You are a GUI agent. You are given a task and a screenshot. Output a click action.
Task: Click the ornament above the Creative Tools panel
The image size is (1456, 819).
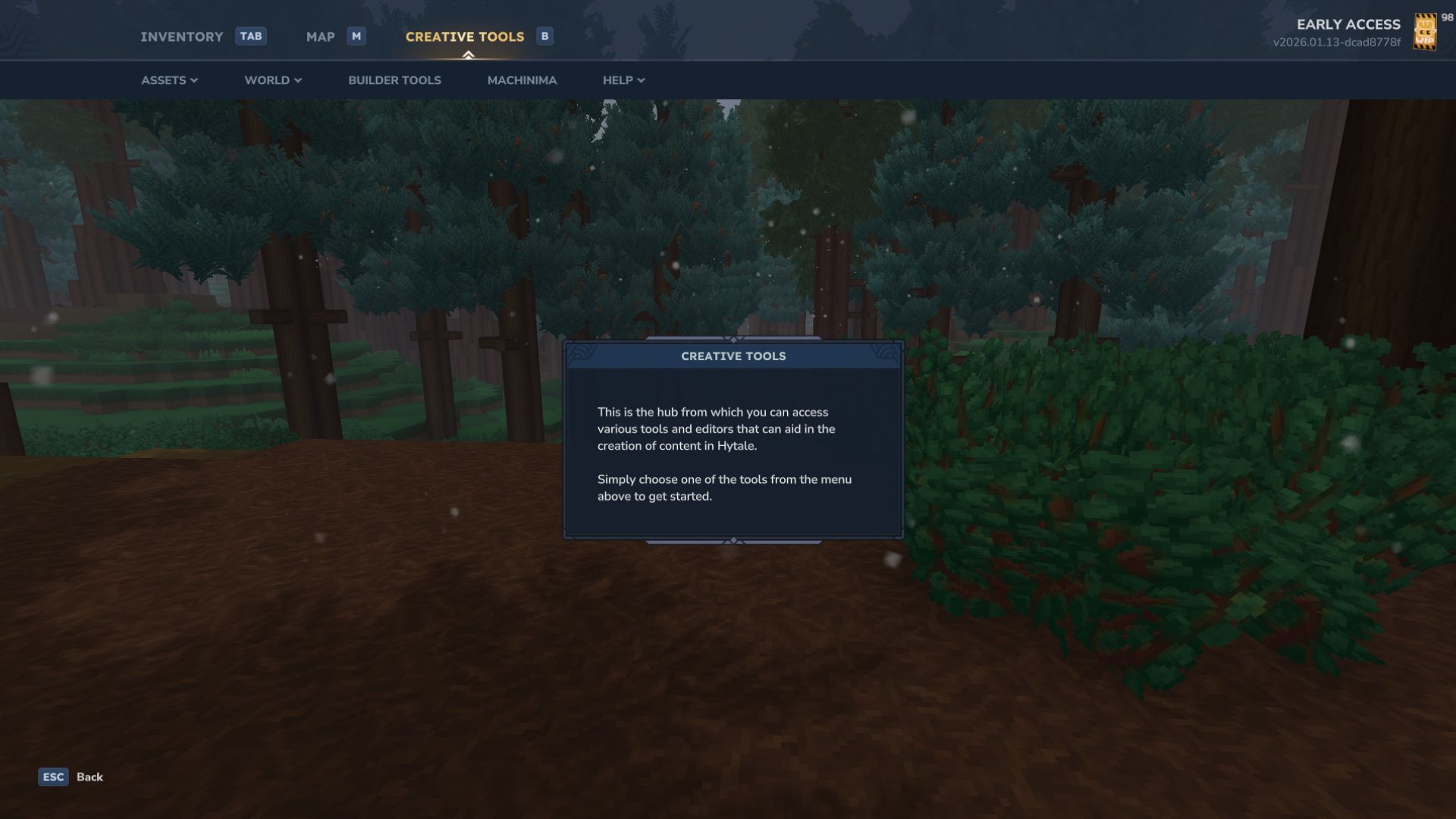click(733, 340)
